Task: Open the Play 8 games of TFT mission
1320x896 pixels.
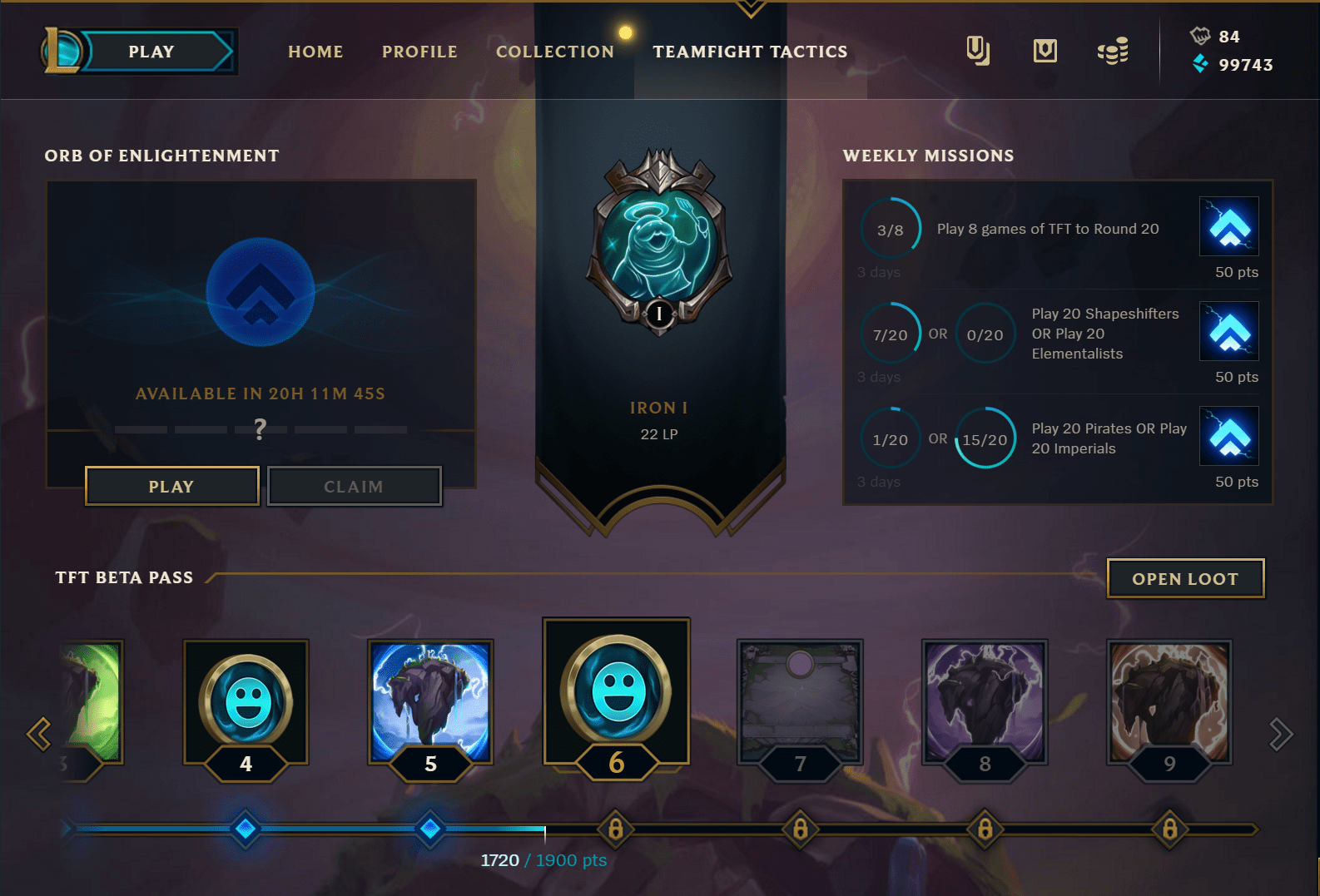Action: [1047, 229]
